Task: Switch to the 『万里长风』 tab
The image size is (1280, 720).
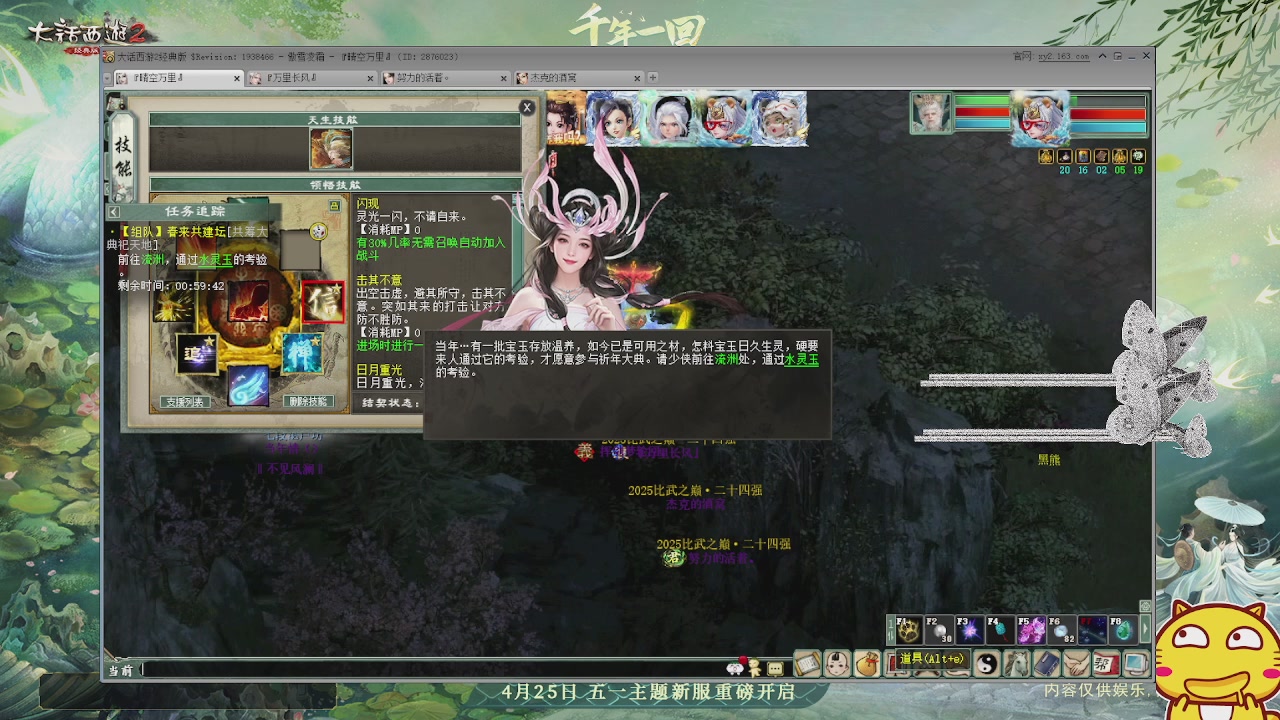Action: tap(290, 77)
